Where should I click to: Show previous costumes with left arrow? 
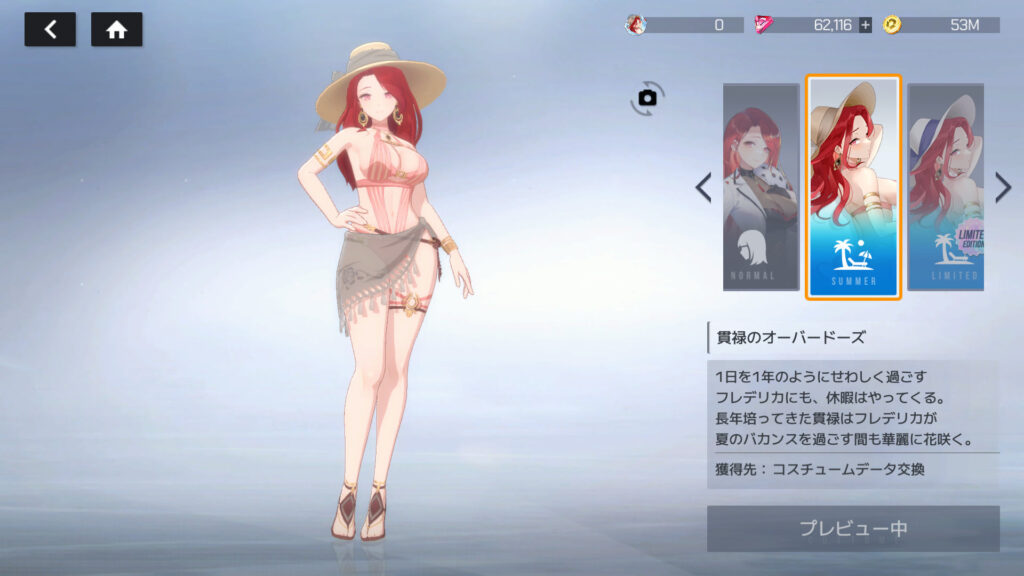[x=703, y=187]
